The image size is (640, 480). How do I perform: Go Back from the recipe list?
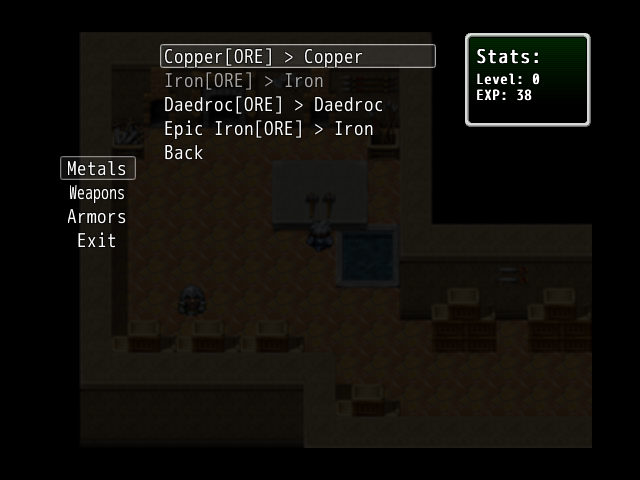(x=183, y=153)
